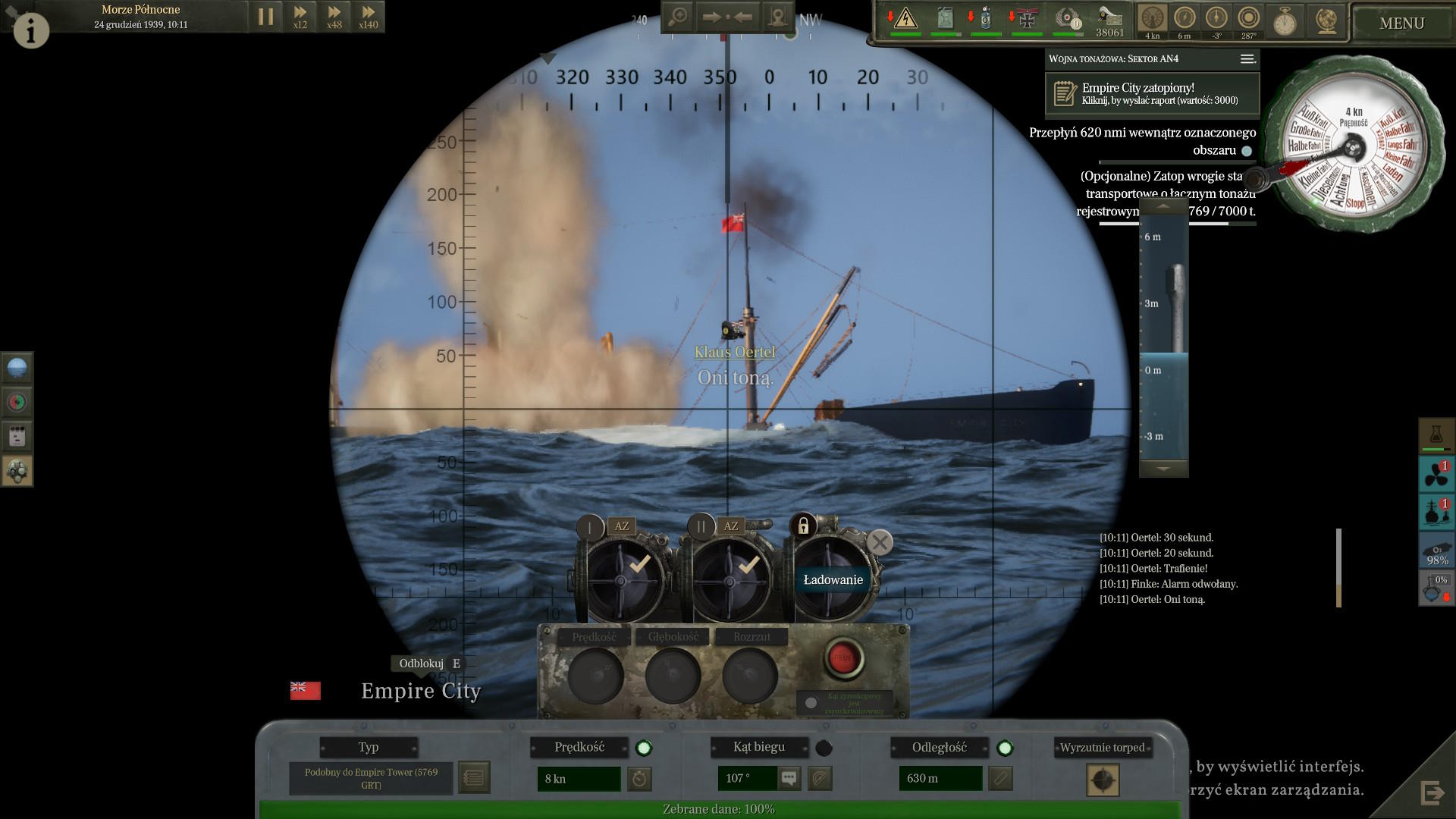
Task: Open the gas mask crew icon
Action: click(x=17, y=472)
